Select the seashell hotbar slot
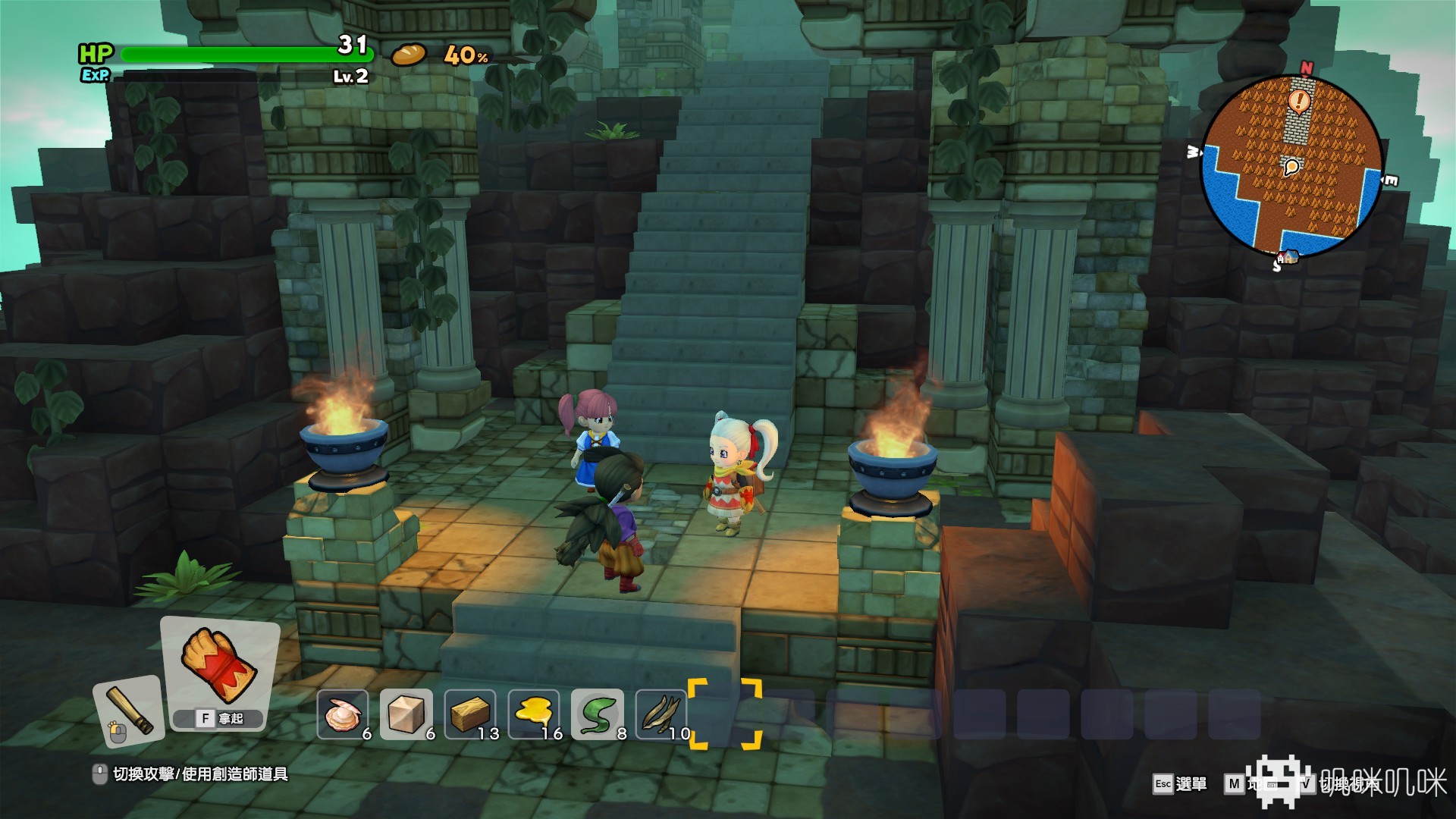 pos(343,714)
